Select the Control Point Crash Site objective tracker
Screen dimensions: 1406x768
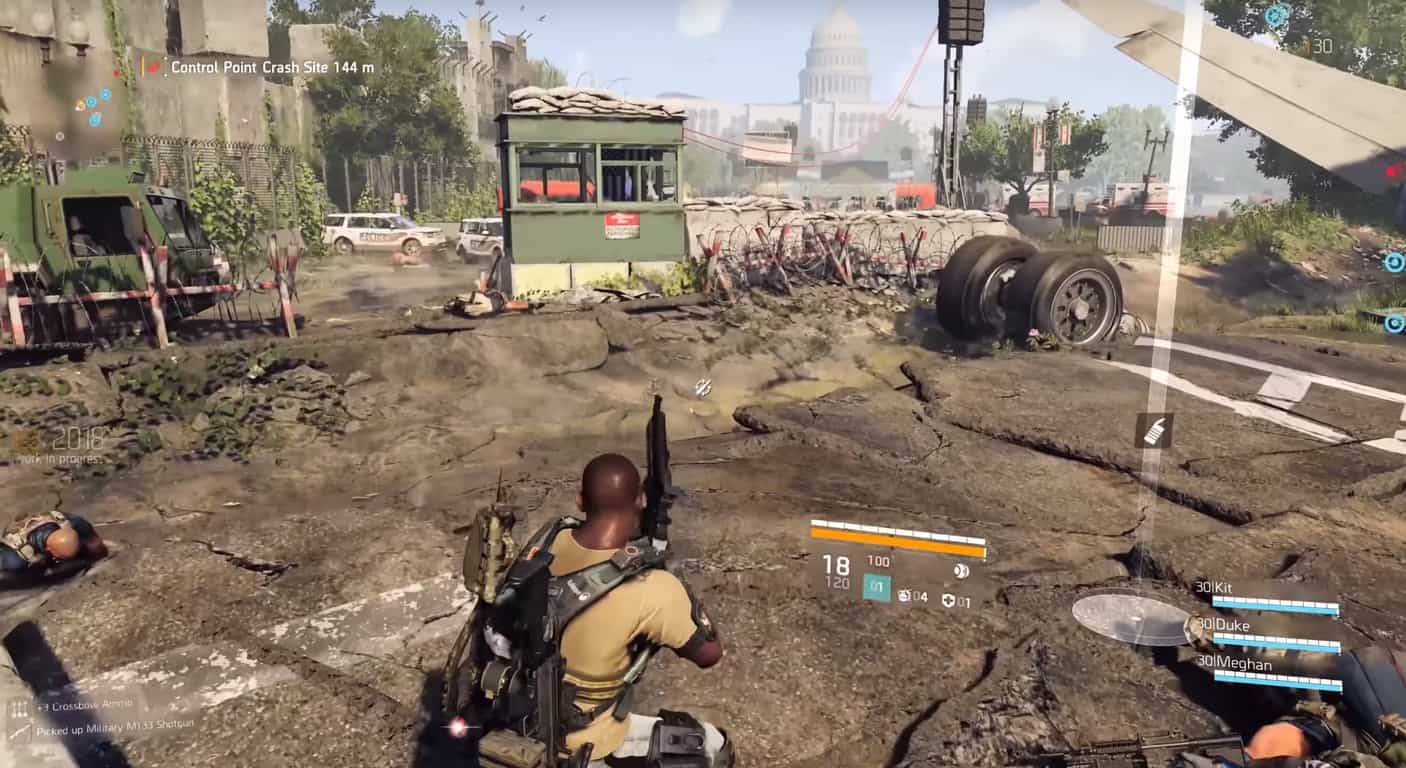tap(271, 67)
